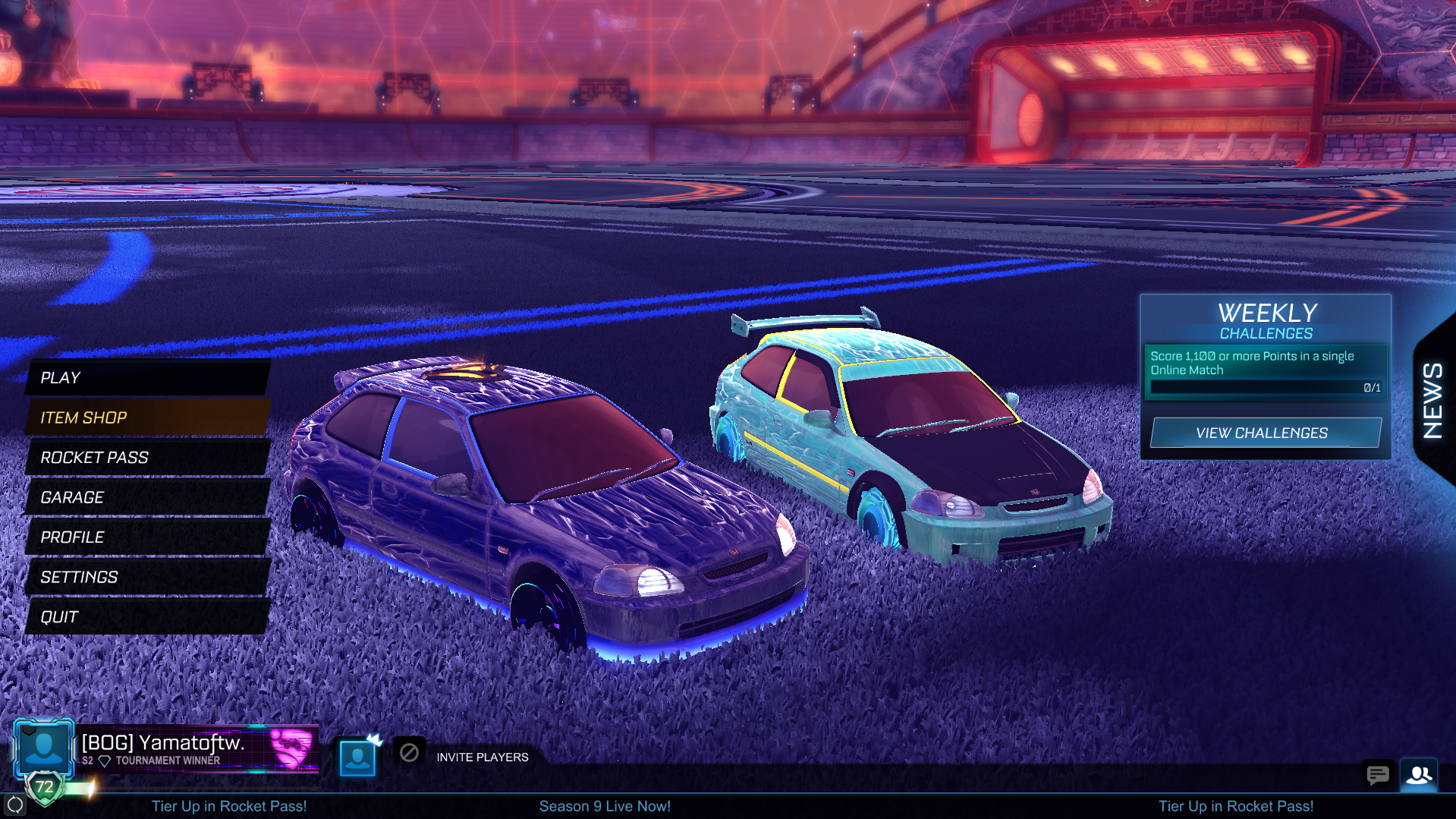Open SETTINGS from the main menu

[x=148, y=577]
